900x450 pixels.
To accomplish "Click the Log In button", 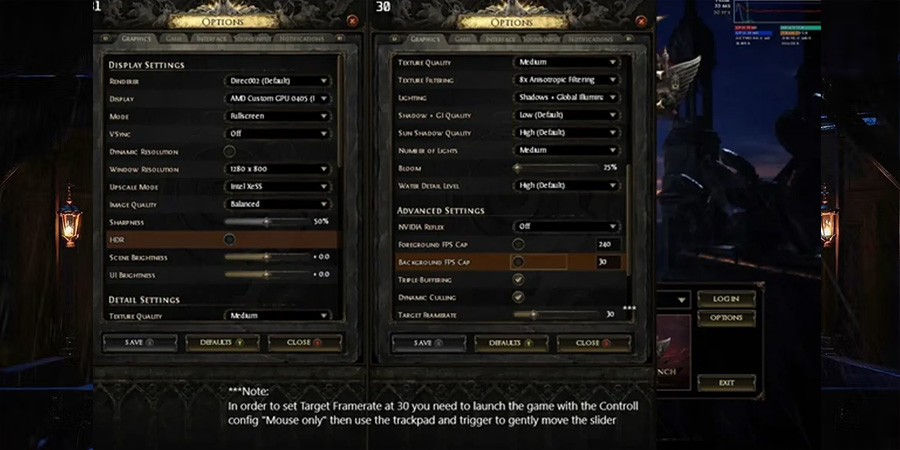I will (726, 299).
